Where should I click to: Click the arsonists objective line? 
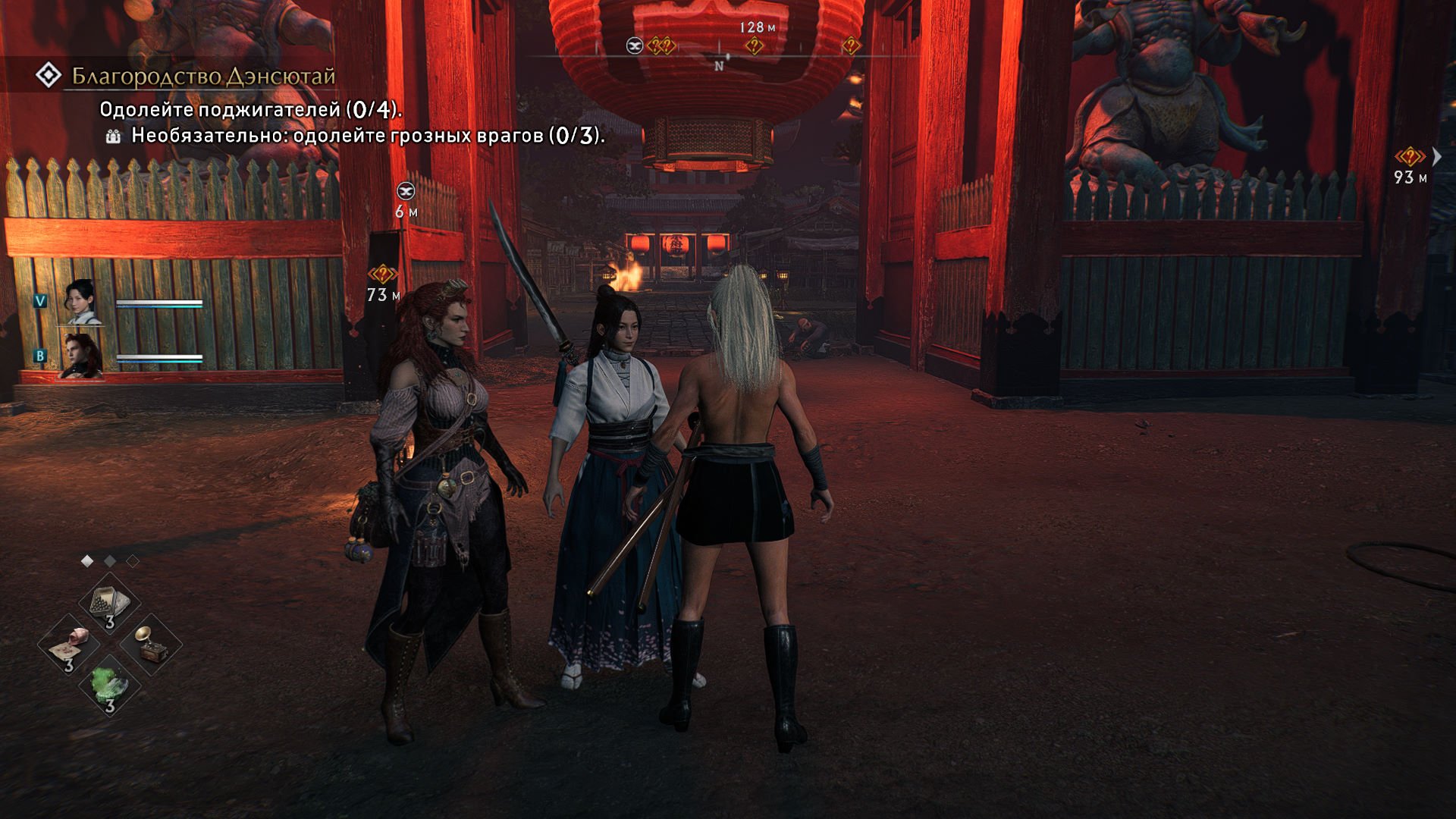[x=250, y=110]
